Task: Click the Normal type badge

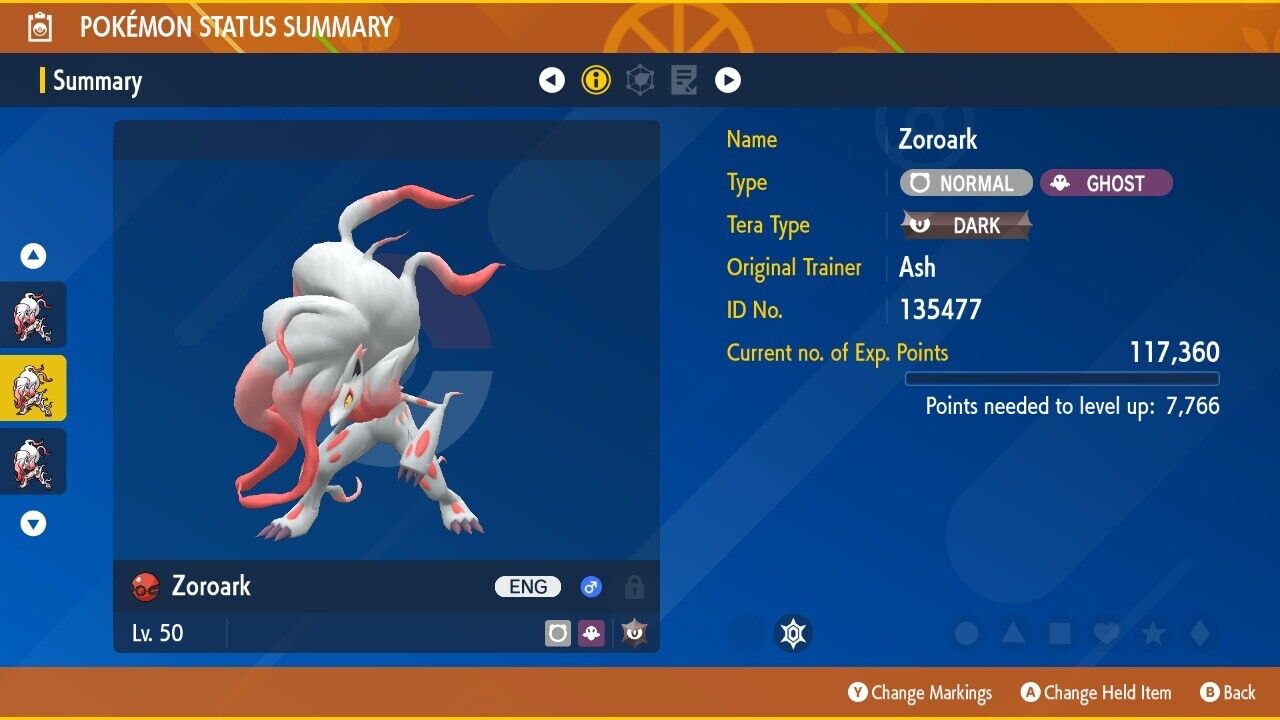Action: click(965, 183)
